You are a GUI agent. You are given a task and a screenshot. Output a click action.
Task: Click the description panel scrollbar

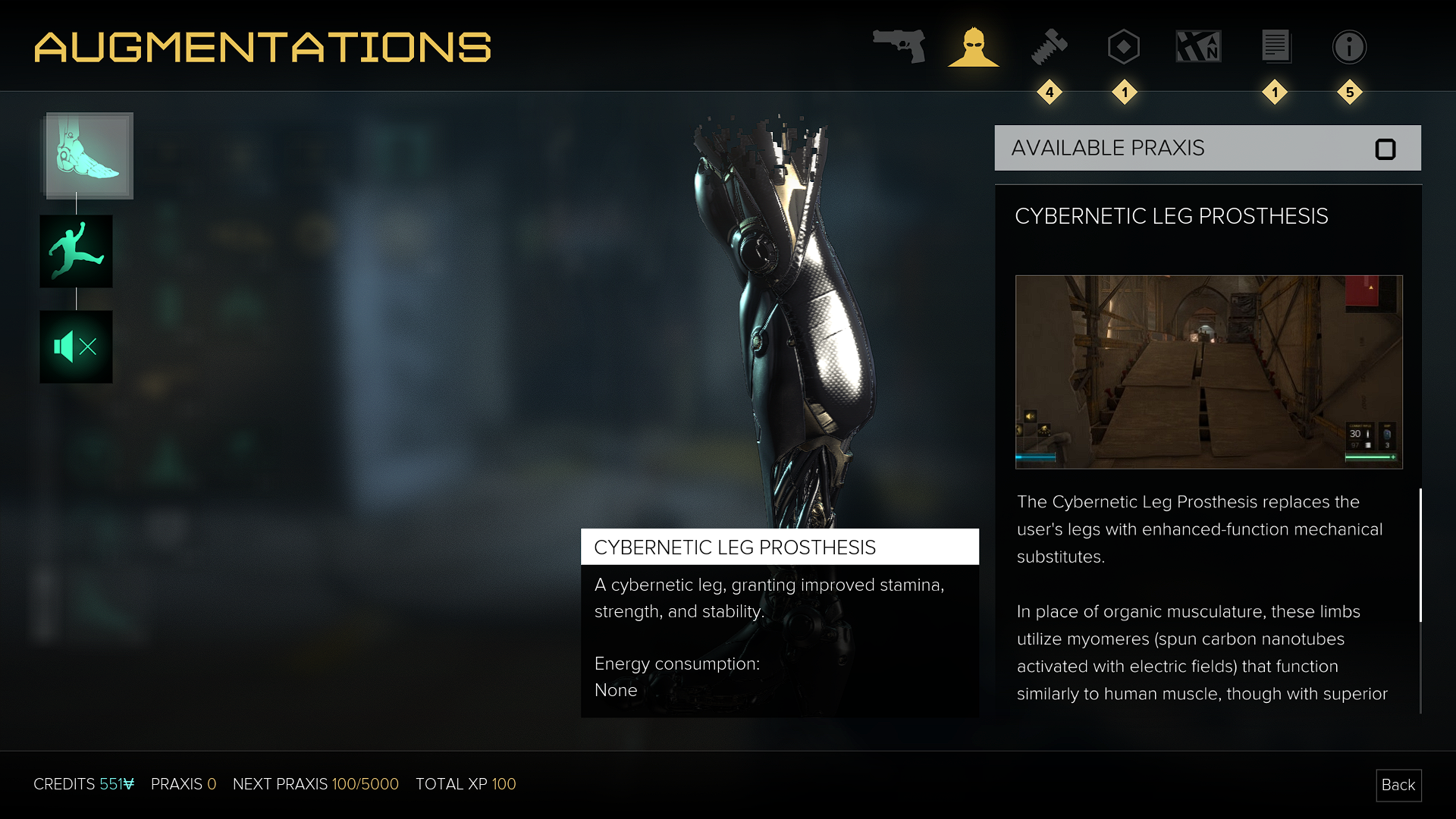point(1420,556)
